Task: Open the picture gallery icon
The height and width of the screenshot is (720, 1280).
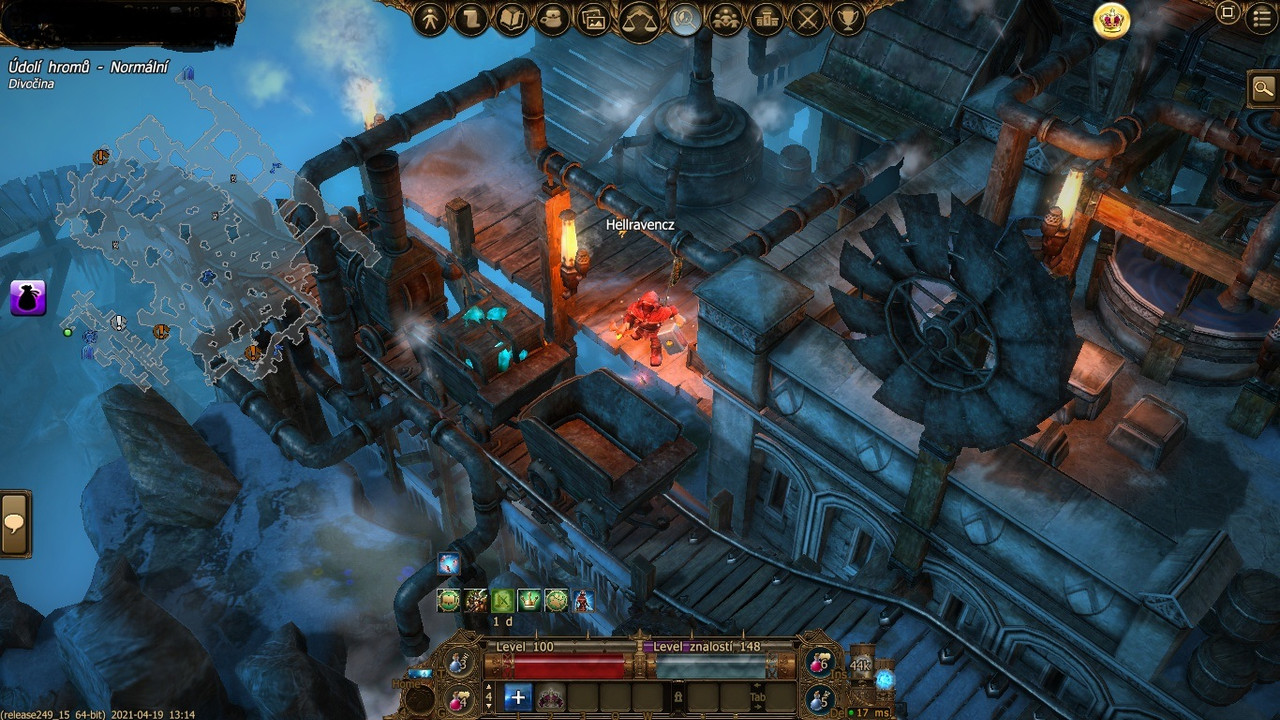Action: coord(594,19)
